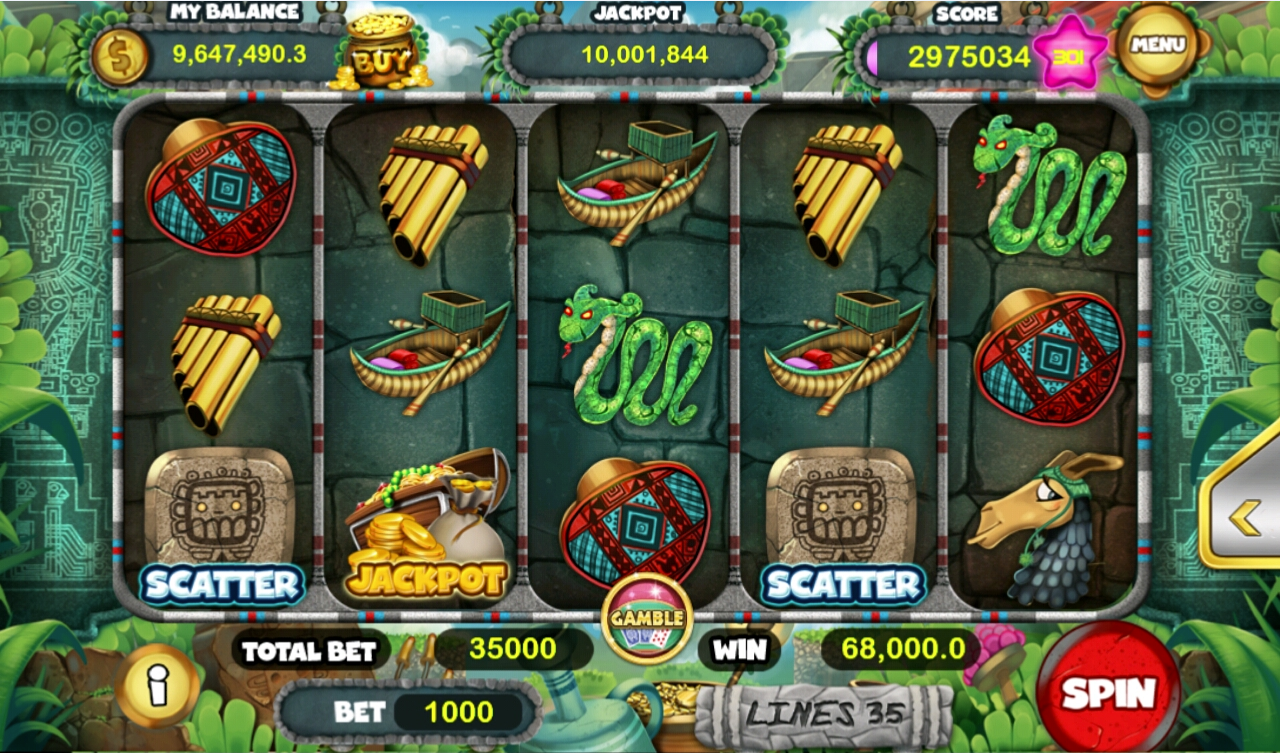The height and width of the screenshot is (753, 1280).
Task: Hit the red SPIN button
Action: point(1108,688)
